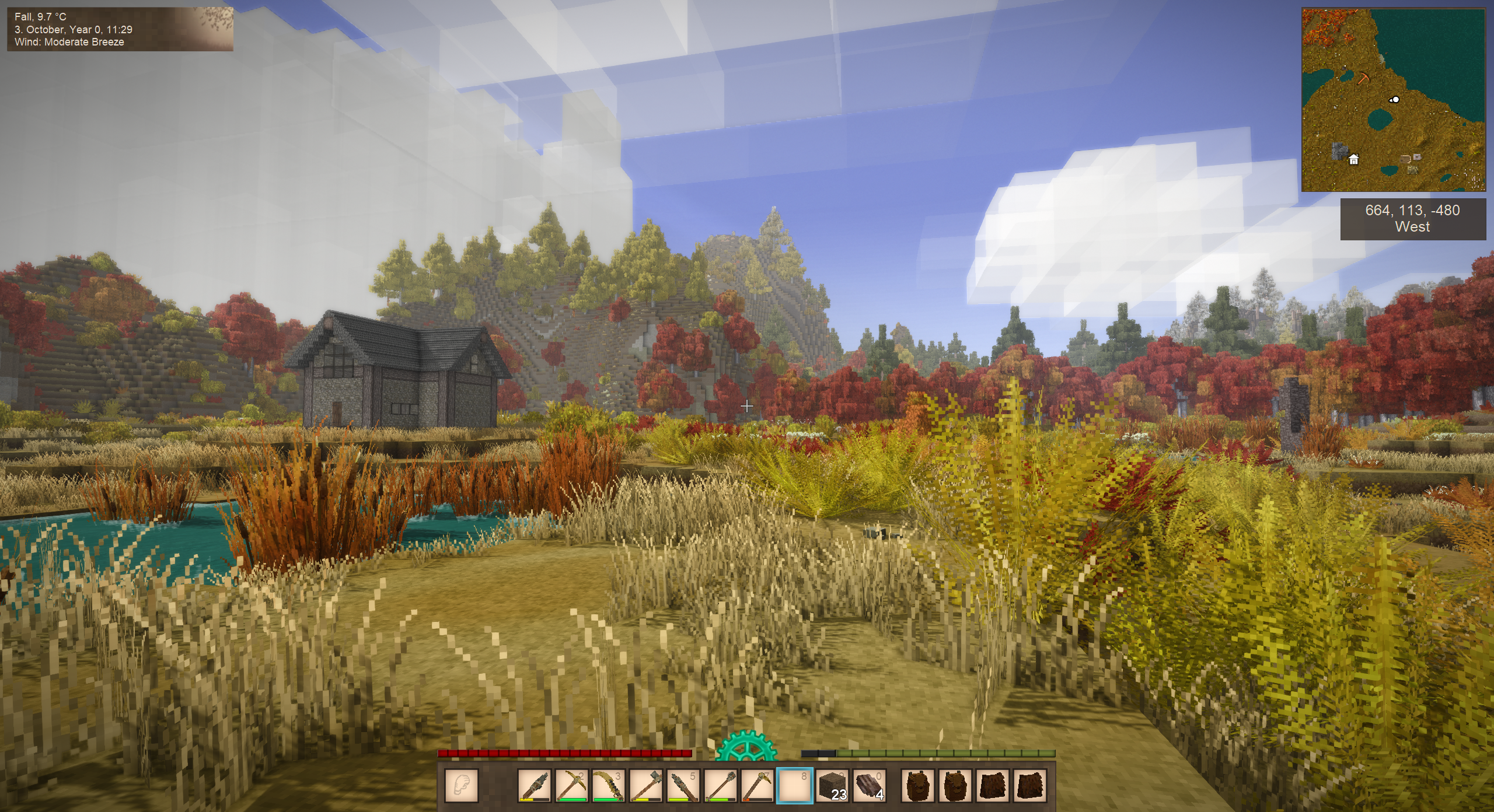
Task: Select the pickaxe in hotbar slot 2
Action: tap(571, 785)
